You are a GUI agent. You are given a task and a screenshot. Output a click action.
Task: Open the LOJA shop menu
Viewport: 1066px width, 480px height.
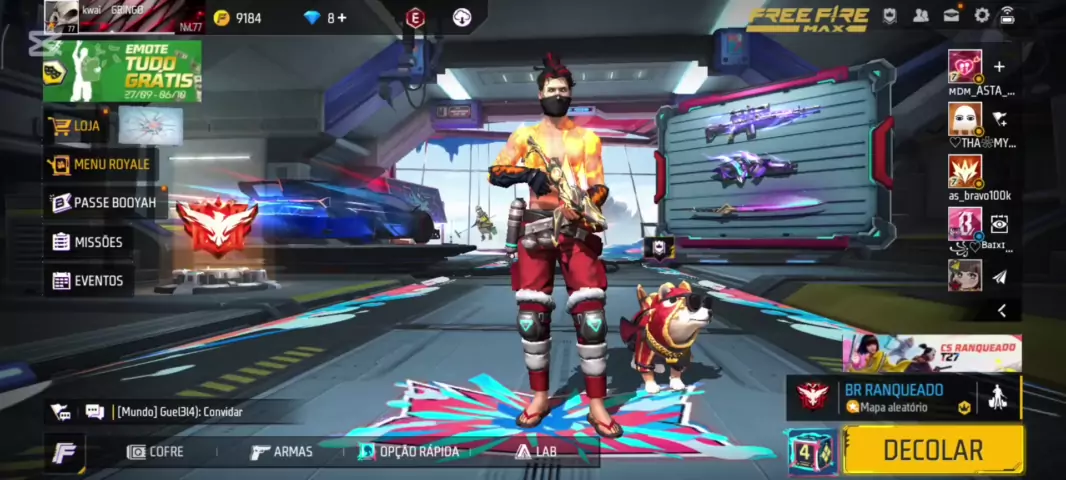[x=86, y=126]
